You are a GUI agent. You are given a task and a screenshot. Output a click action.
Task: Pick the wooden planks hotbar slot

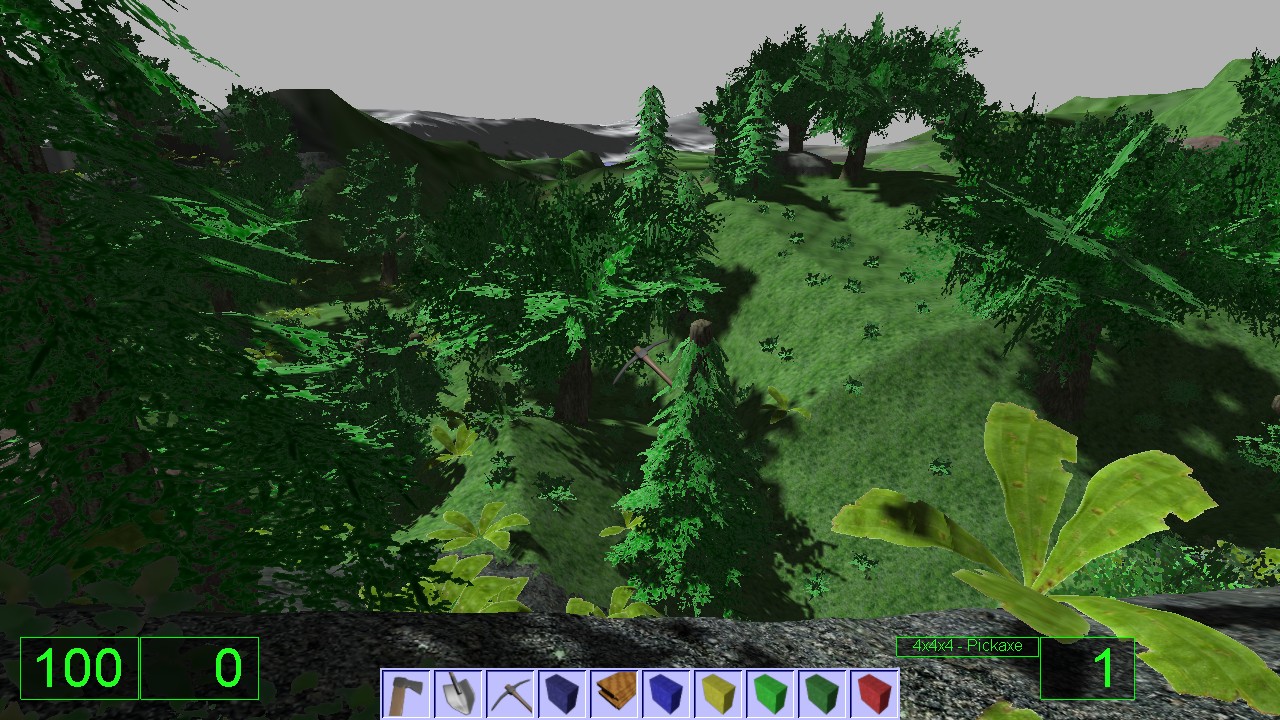pyautogui.click(x=614, y=694)
